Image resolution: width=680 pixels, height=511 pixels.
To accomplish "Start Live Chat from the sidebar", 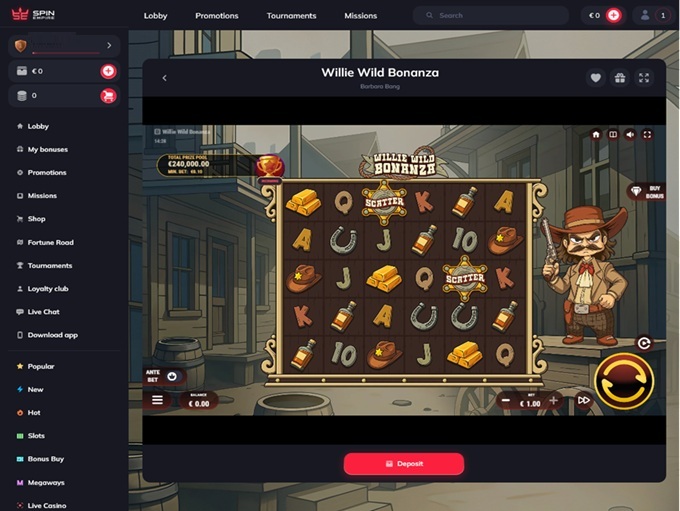I will pyautogui.click(x=44, y=312).
